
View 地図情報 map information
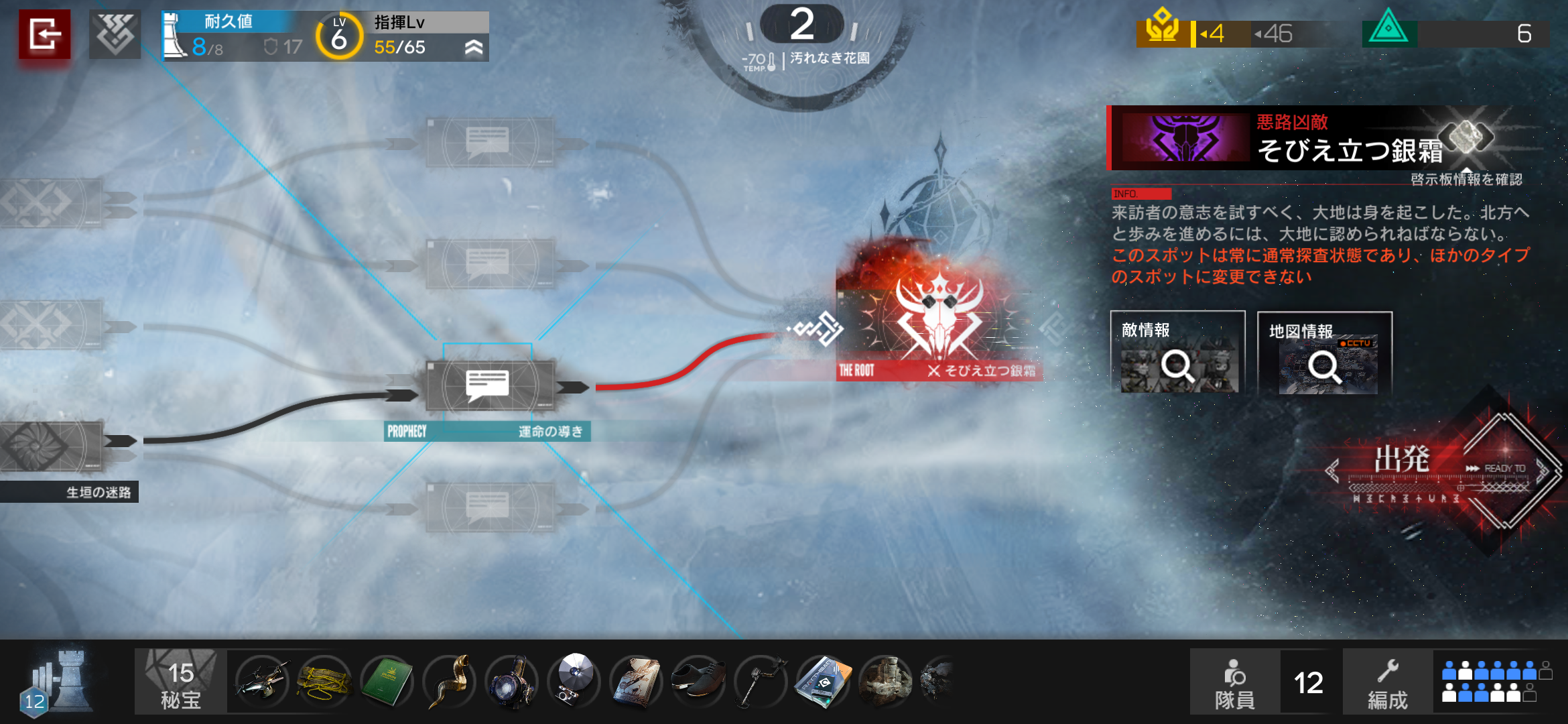pyautogui.click(x=1324, y=353)
